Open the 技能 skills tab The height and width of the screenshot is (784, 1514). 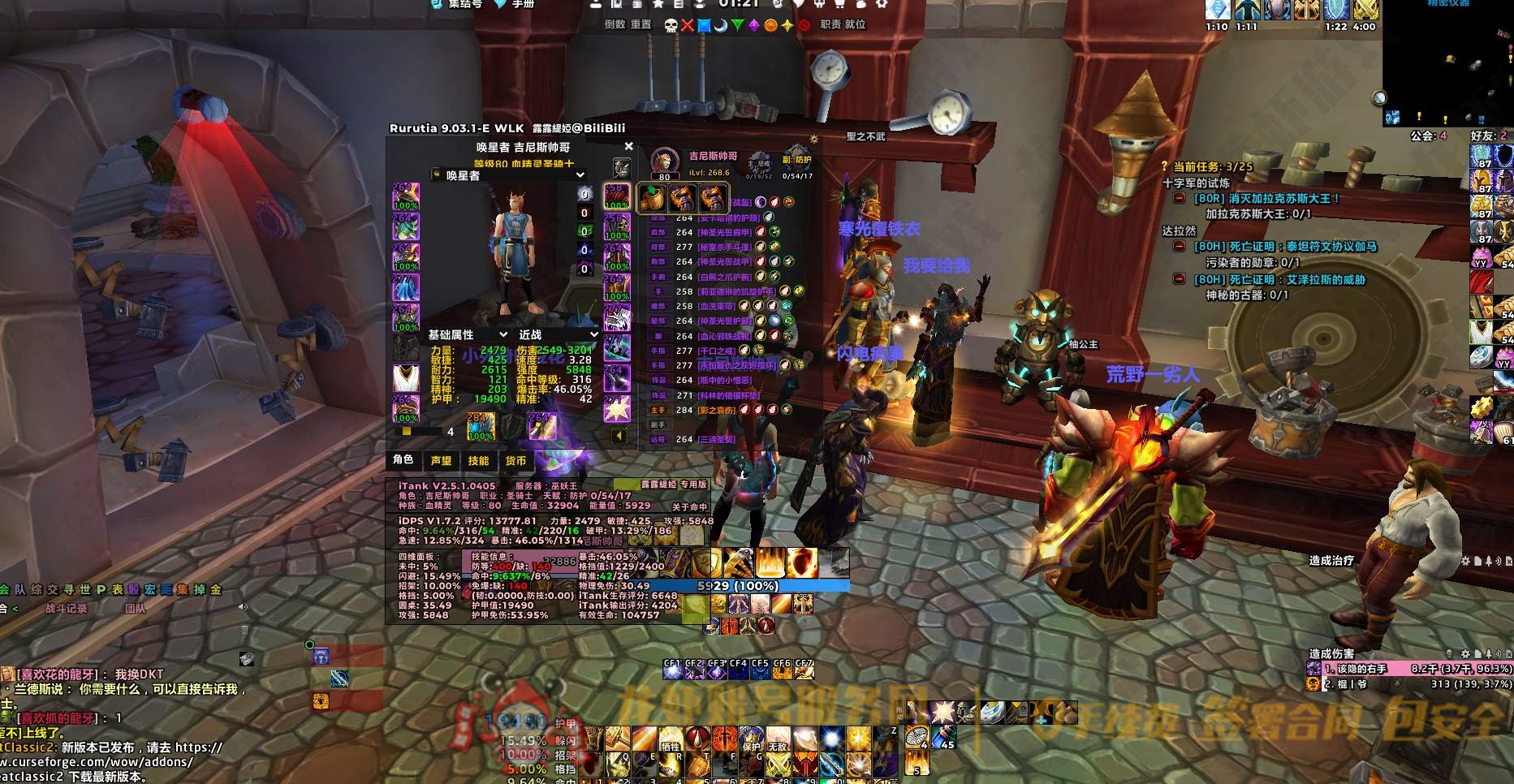click(x=478, y=461)
